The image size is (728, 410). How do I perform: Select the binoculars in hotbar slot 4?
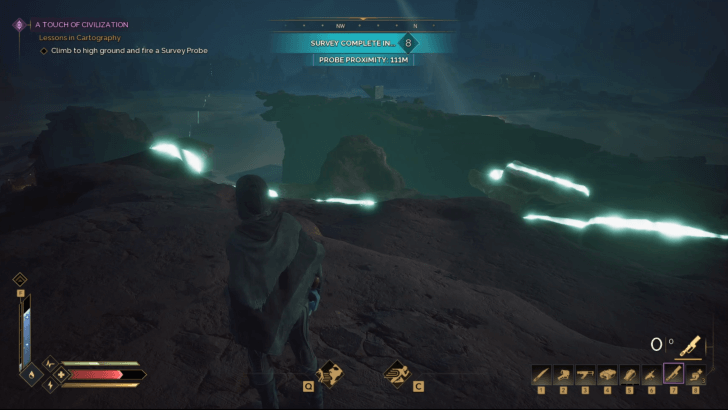(x=607, y=373)
